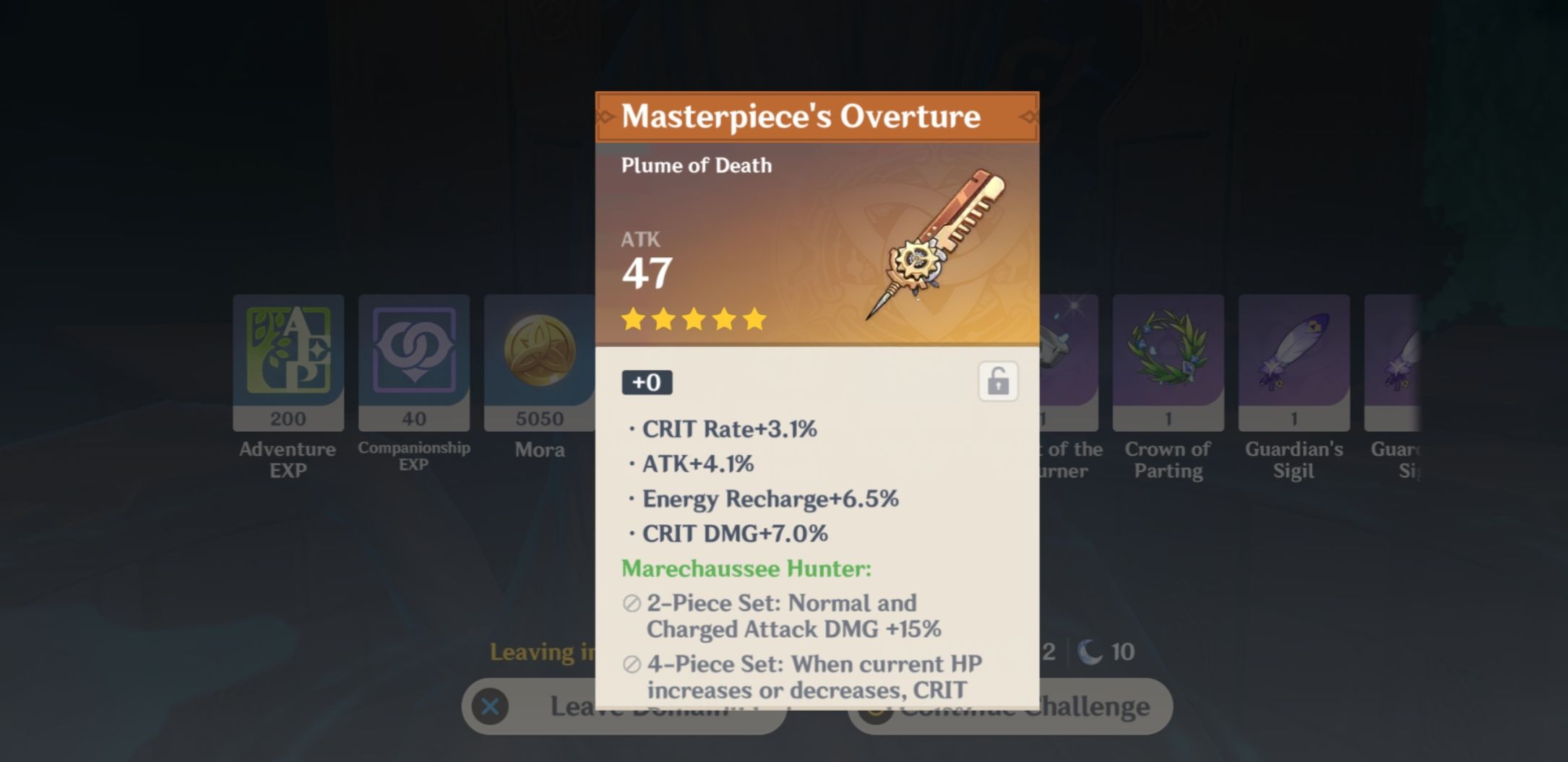
Task: Click the CRIT Rate+3.1% substat line
Action: coord(730,428)
